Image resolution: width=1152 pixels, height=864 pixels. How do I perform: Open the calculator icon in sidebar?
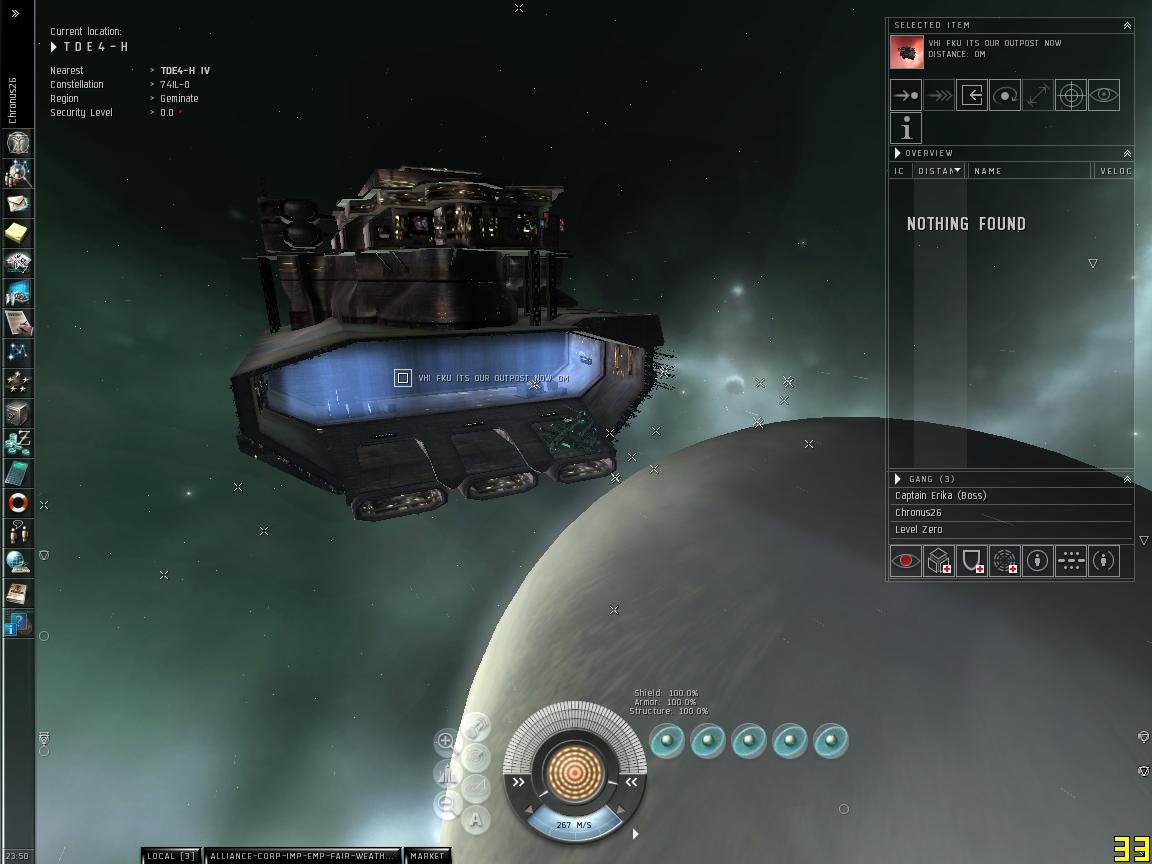[x=18, y=473]
